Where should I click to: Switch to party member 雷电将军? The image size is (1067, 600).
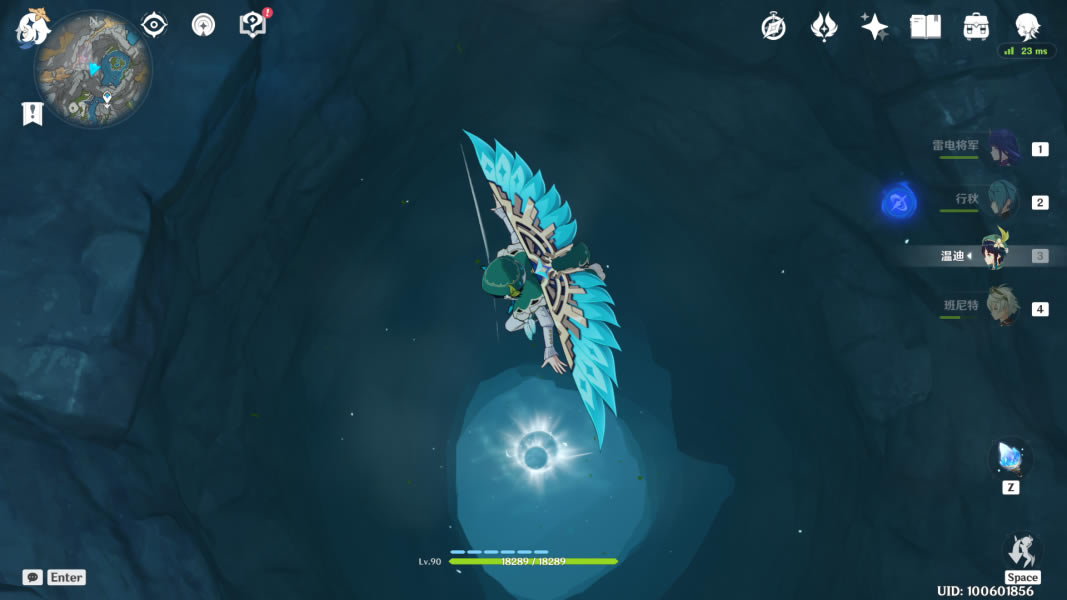click(1002, 148)
